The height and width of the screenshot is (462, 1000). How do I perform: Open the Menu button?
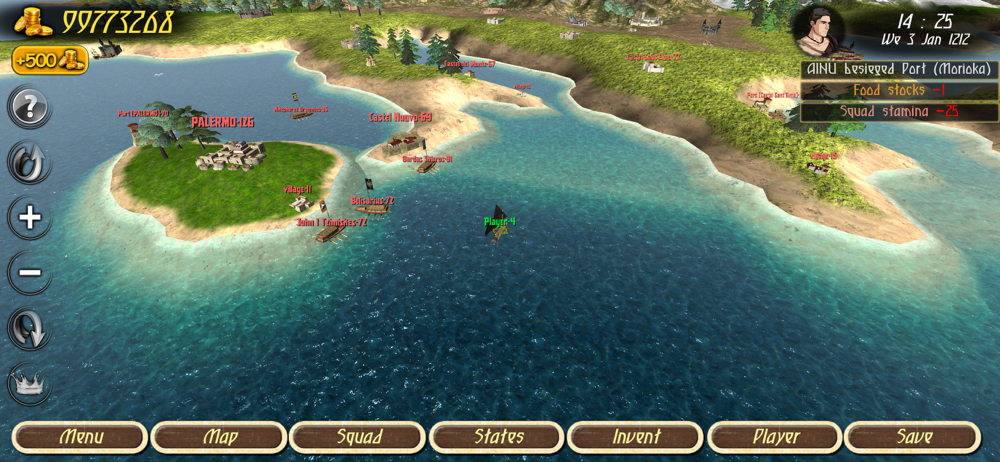click(80, 437)
